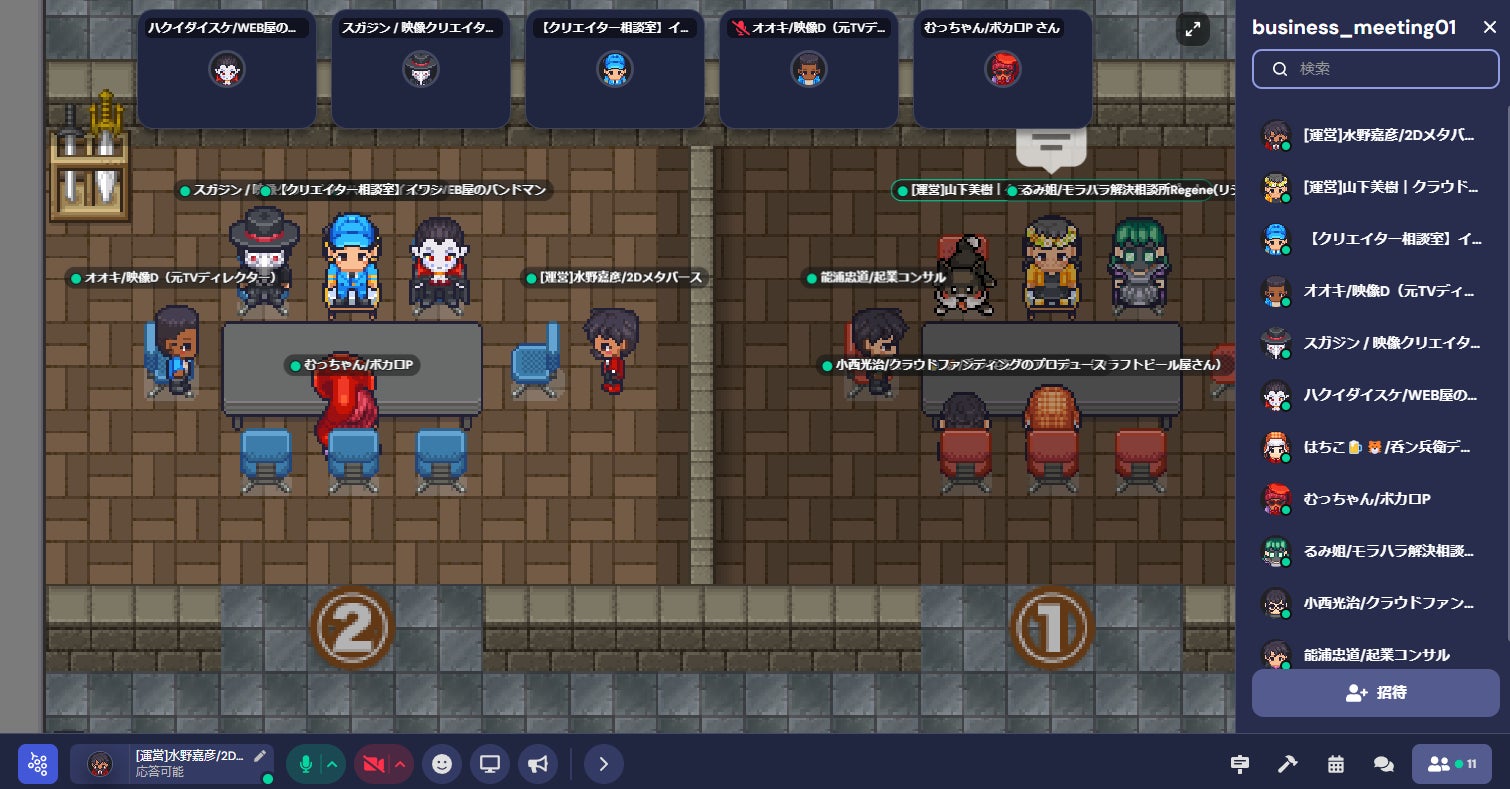Click the 招待 invite button
Image resolution: width=1510 pixels, height=789 pixels.
click(1375, 692)
